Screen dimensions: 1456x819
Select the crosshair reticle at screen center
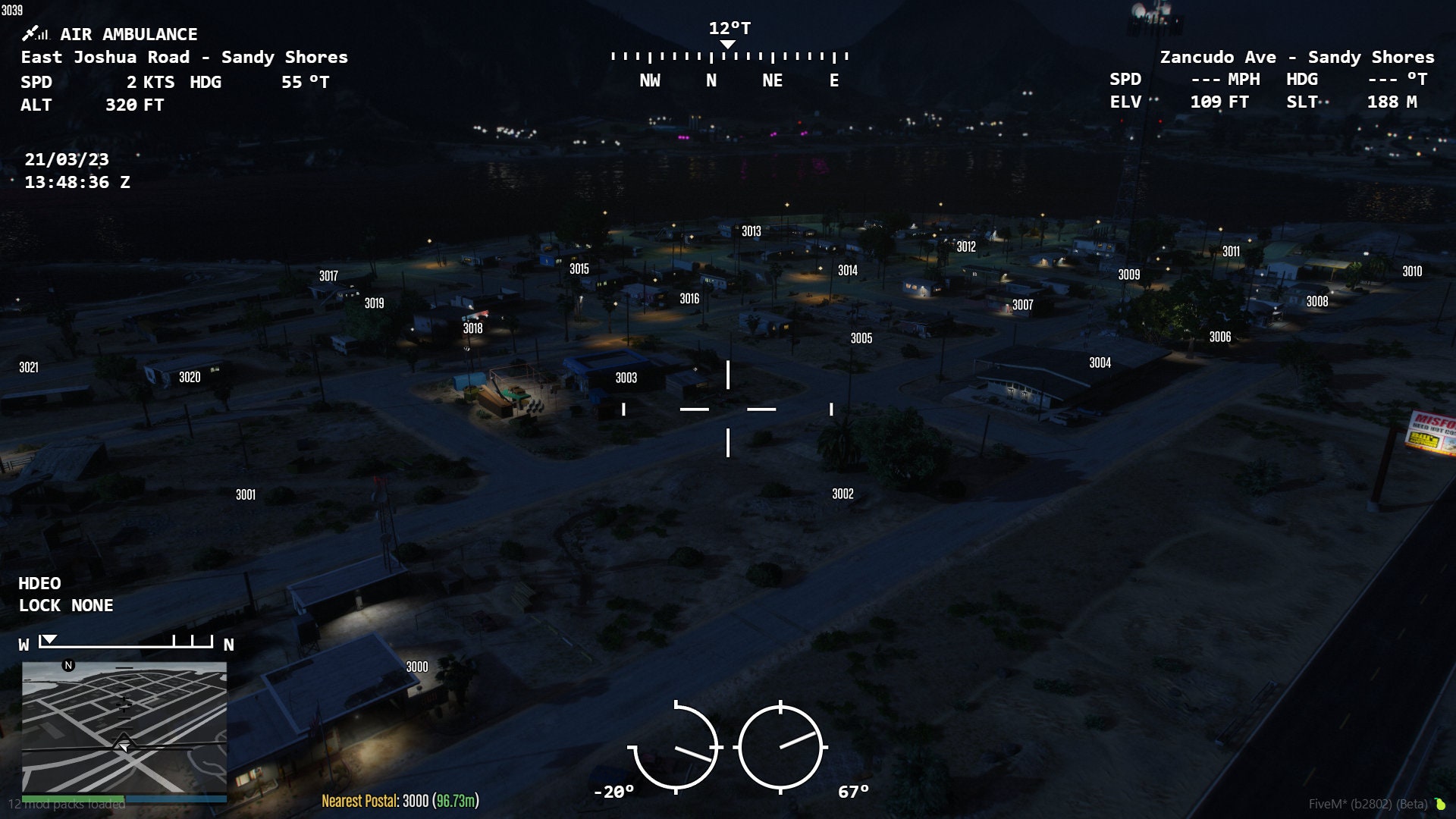727,409
